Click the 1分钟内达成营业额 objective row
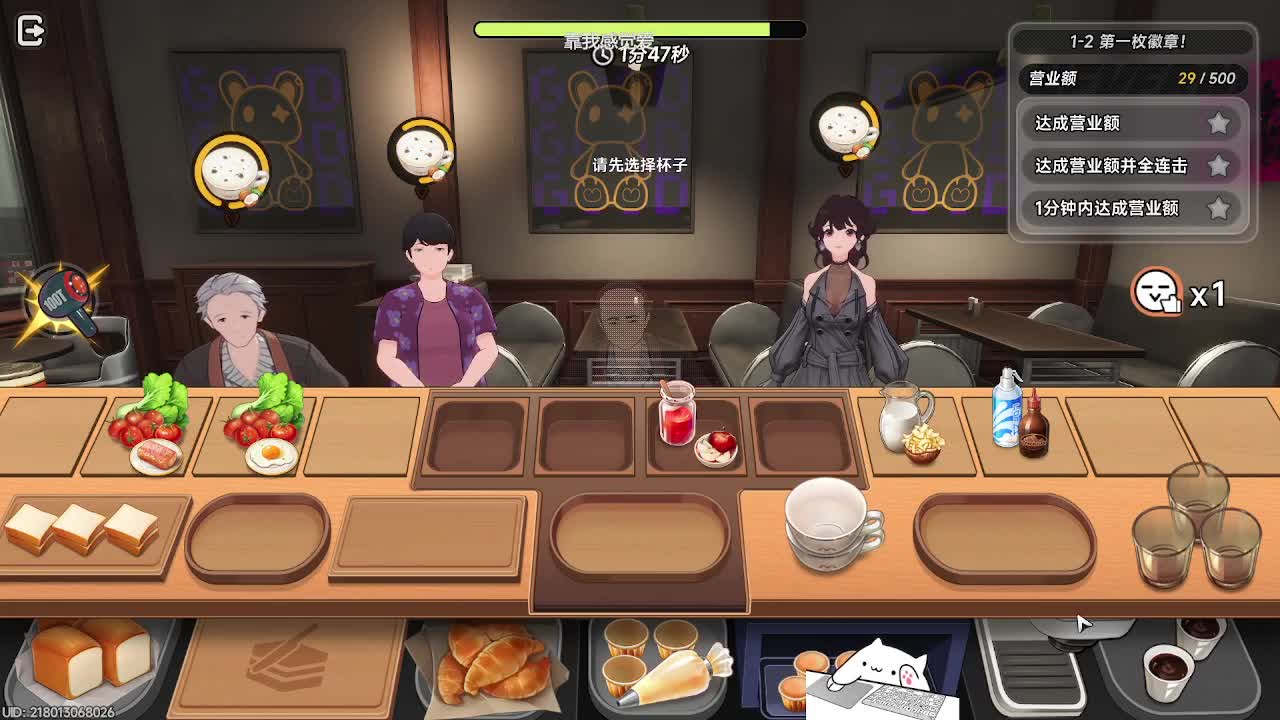Screen dimensions: 1280x720 point(1110,209)
